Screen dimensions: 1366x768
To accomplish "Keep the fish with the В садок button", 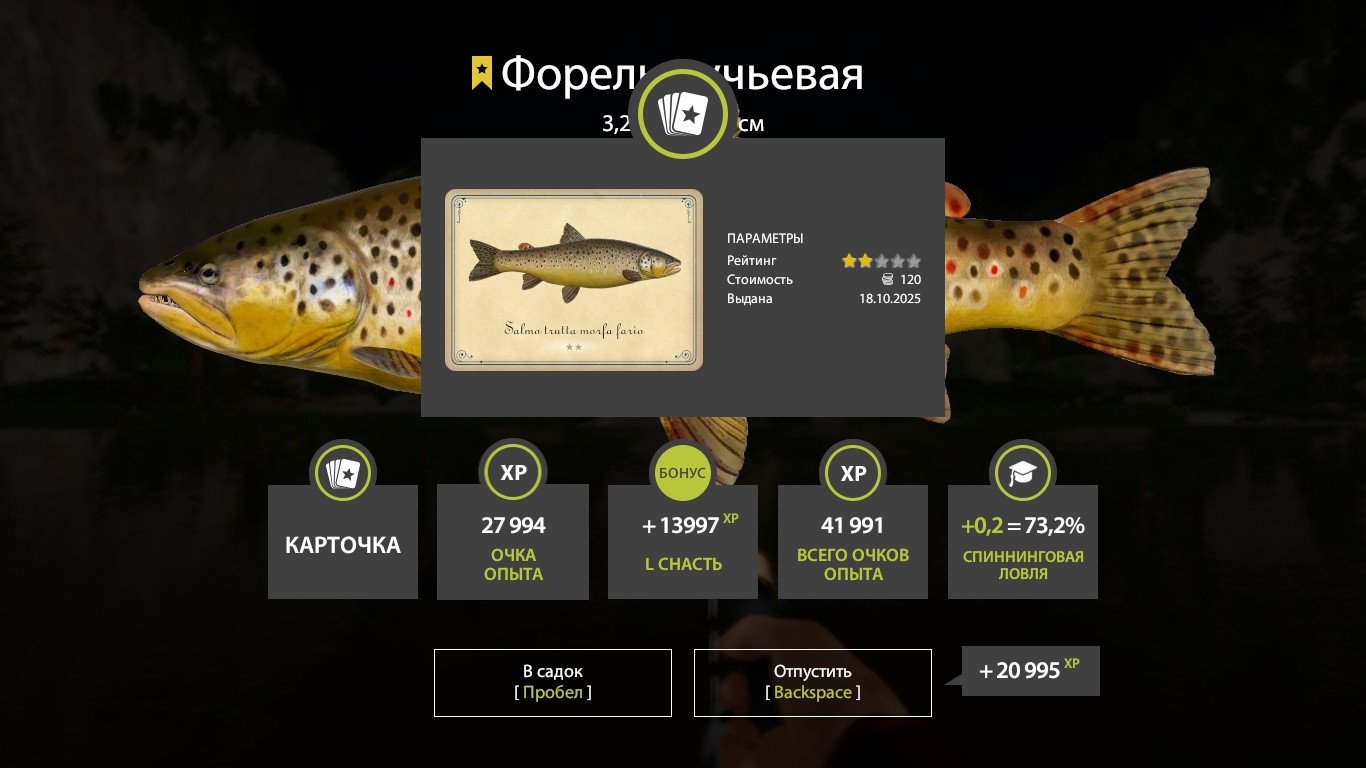I will point(552,682).
